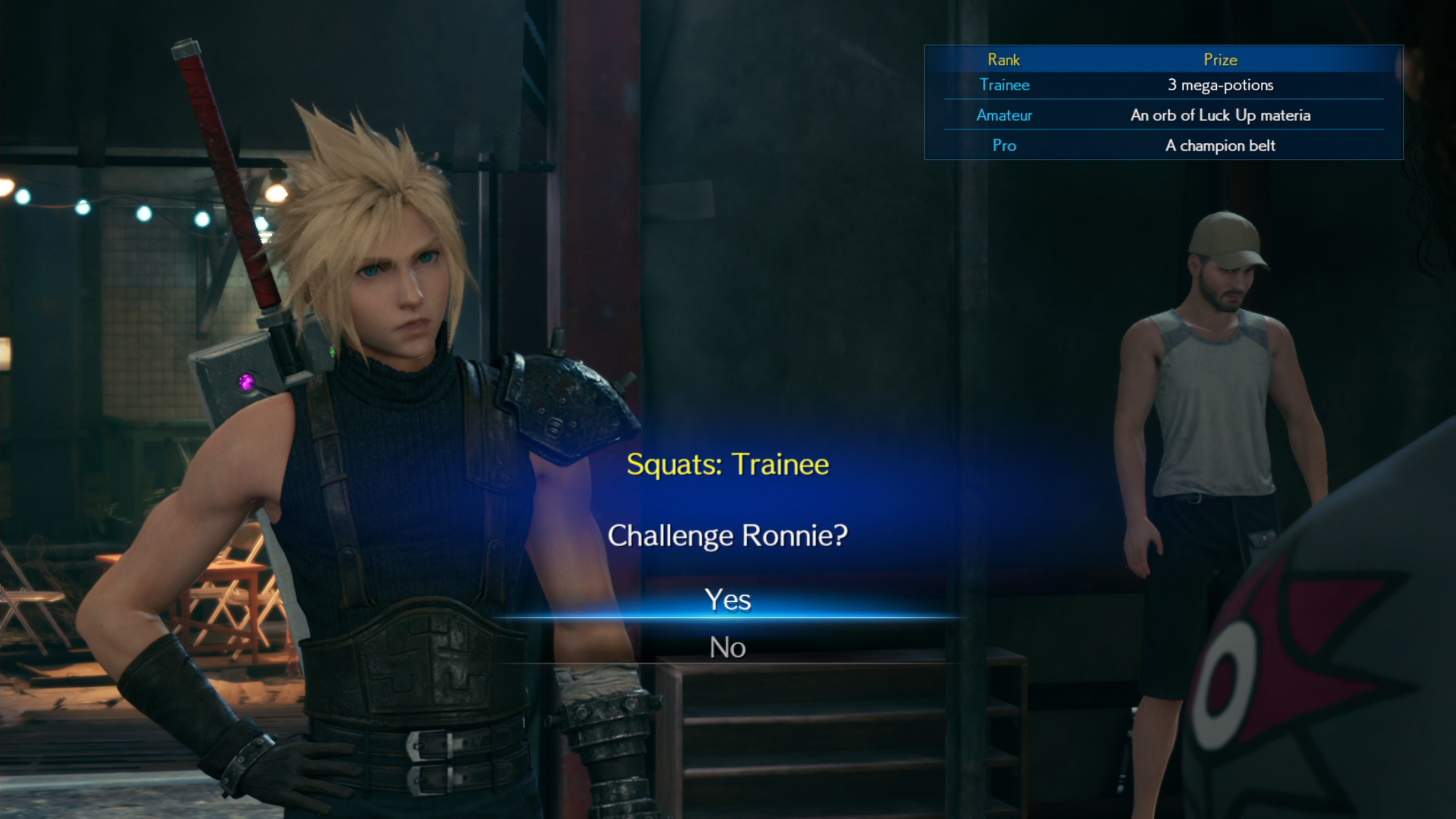Open the Rank column header
This screenshot has height=819, width=1456.
point(1004,60)
